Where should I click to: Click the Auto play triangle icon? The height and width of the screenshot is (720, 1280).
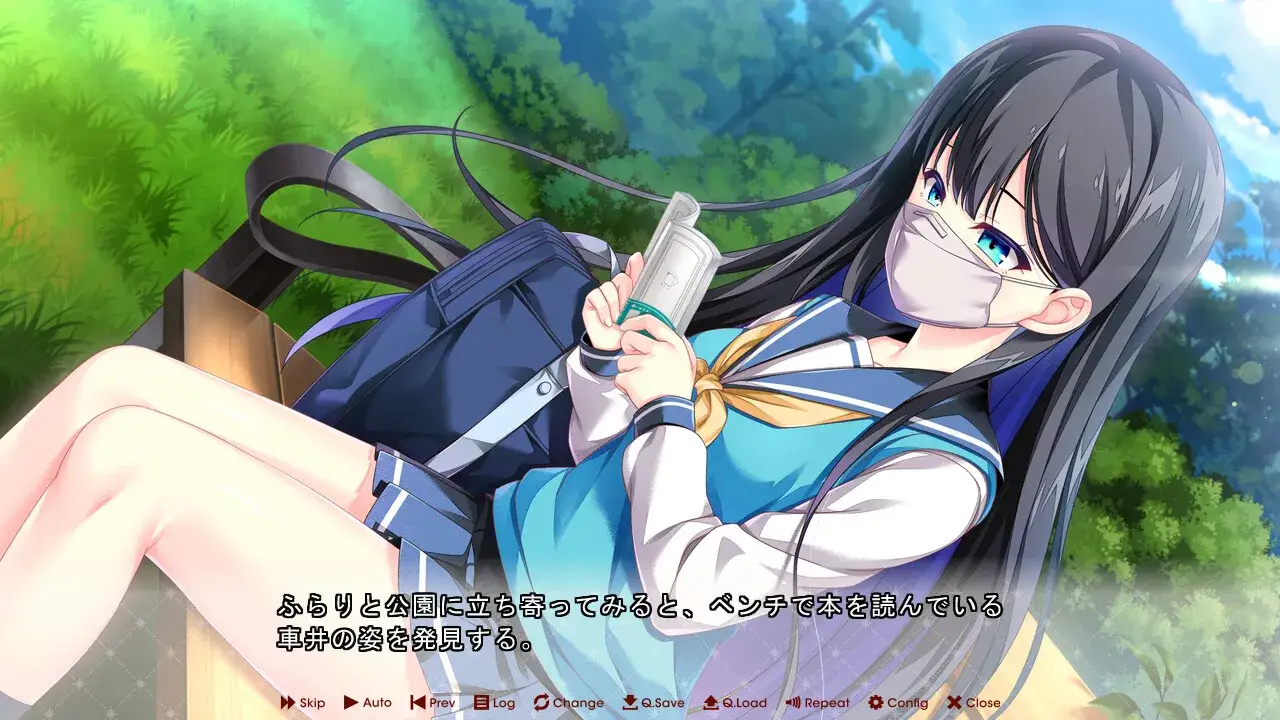click(351, 703)
